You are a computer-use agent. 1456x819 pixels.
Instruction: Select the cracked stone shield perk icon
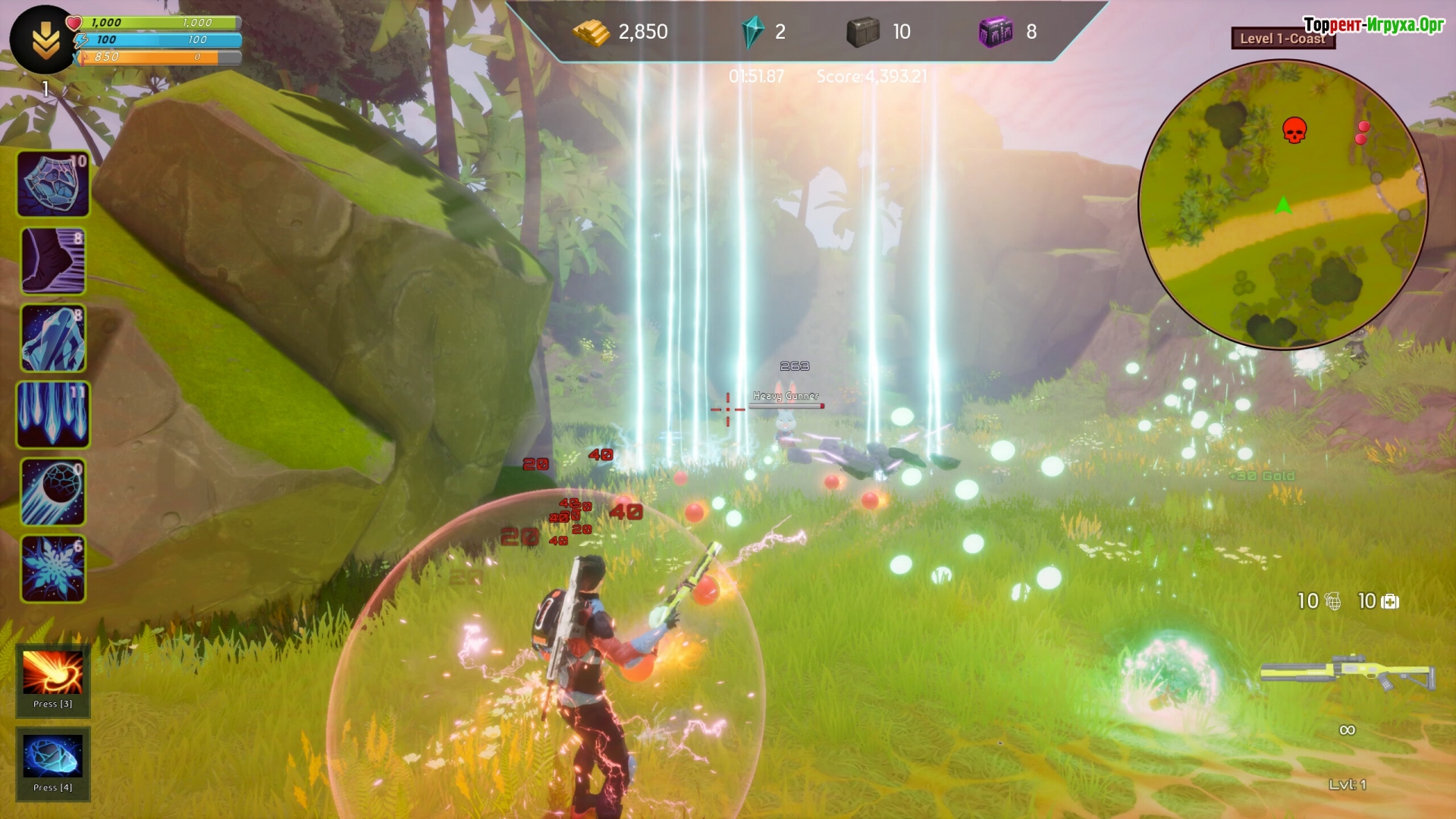[x=53, y=184]
